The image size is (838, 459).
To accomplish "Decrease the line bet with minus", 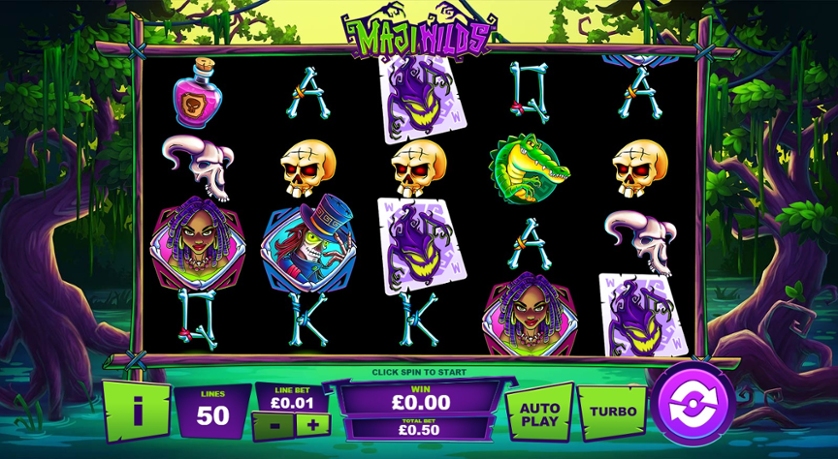I will [x=271, y=425].
